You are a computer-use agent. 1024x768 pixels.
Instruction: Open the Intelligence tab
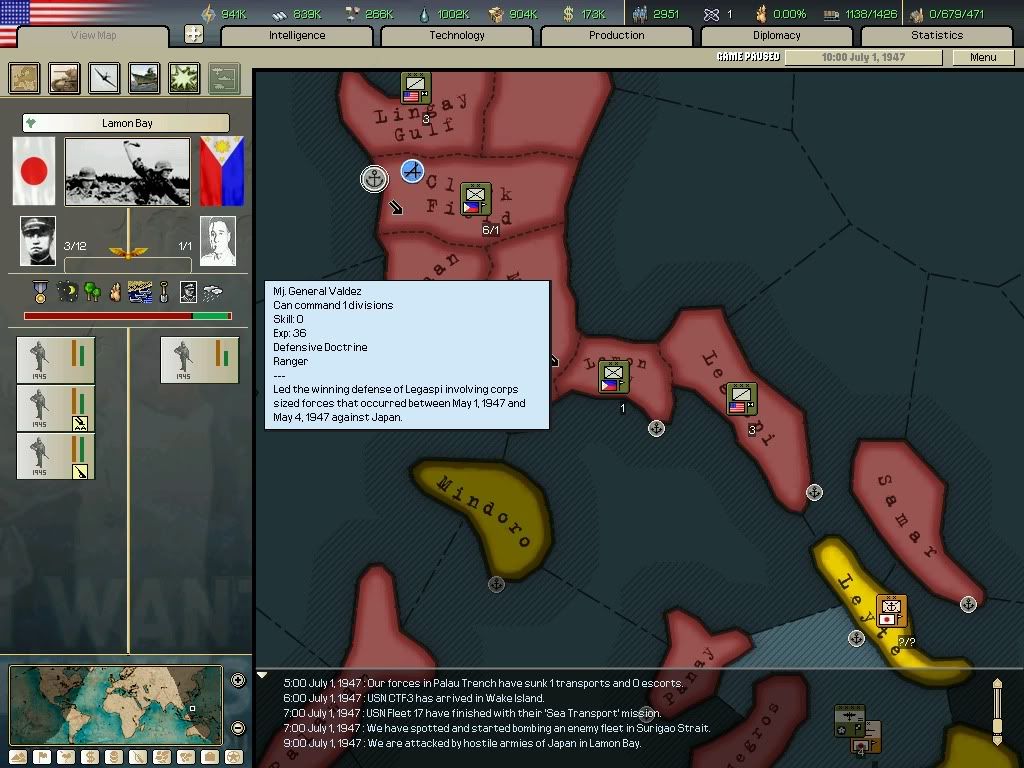[x=297, y=35]
